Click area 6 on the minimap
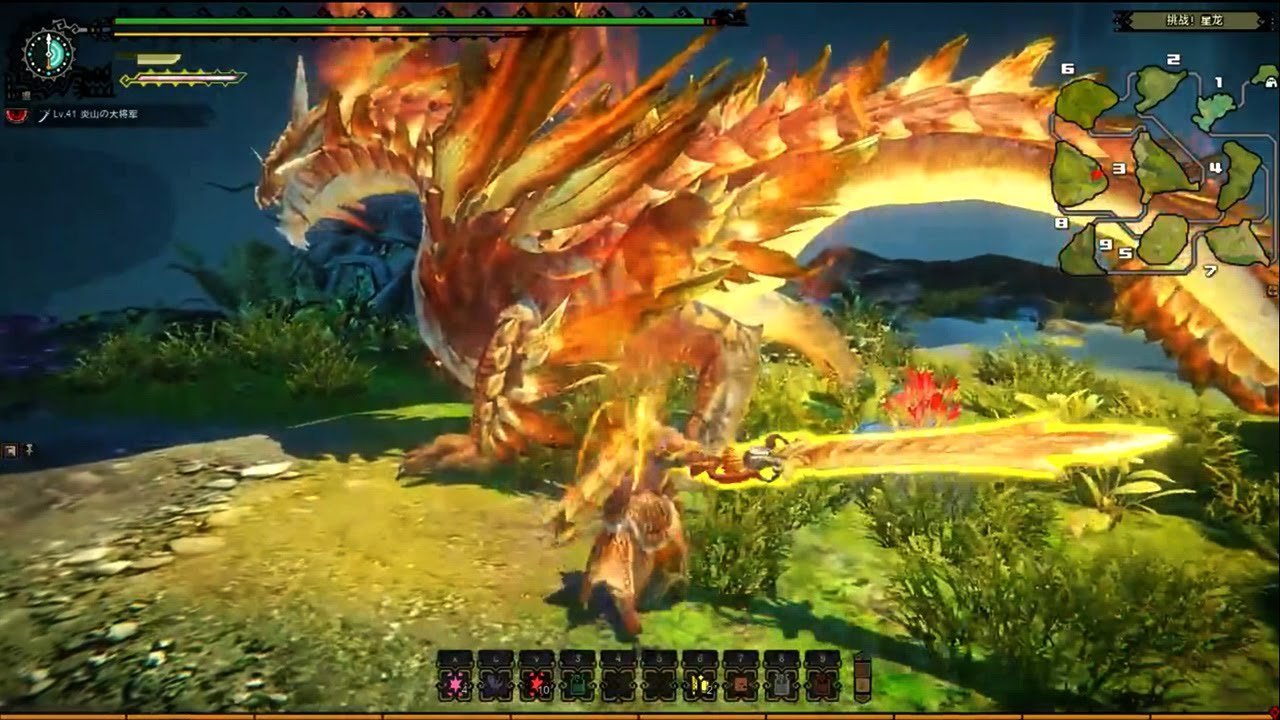This screenshot has width=1280, height=720. pos(1086,101)
